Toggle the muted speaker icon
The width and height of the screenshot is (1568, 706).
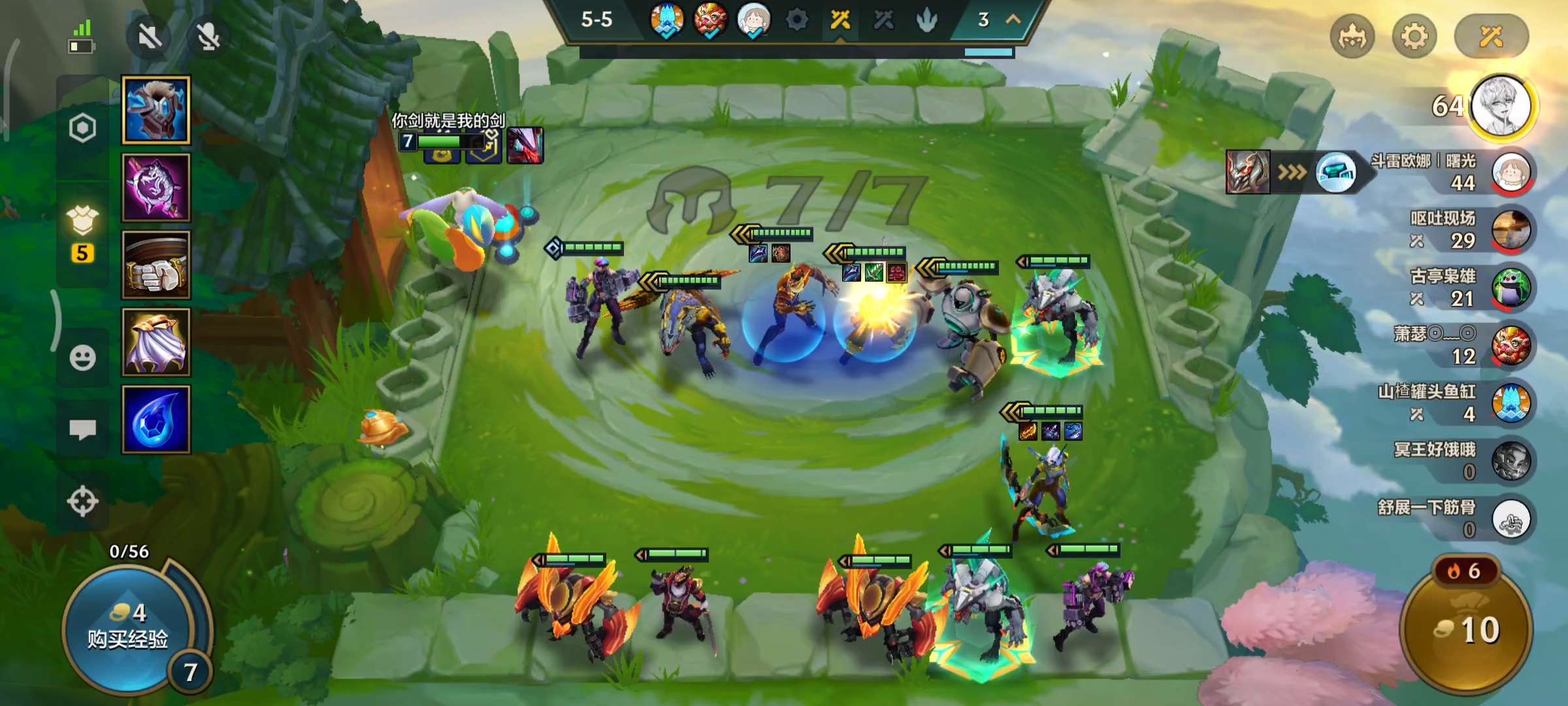(150, 37)
